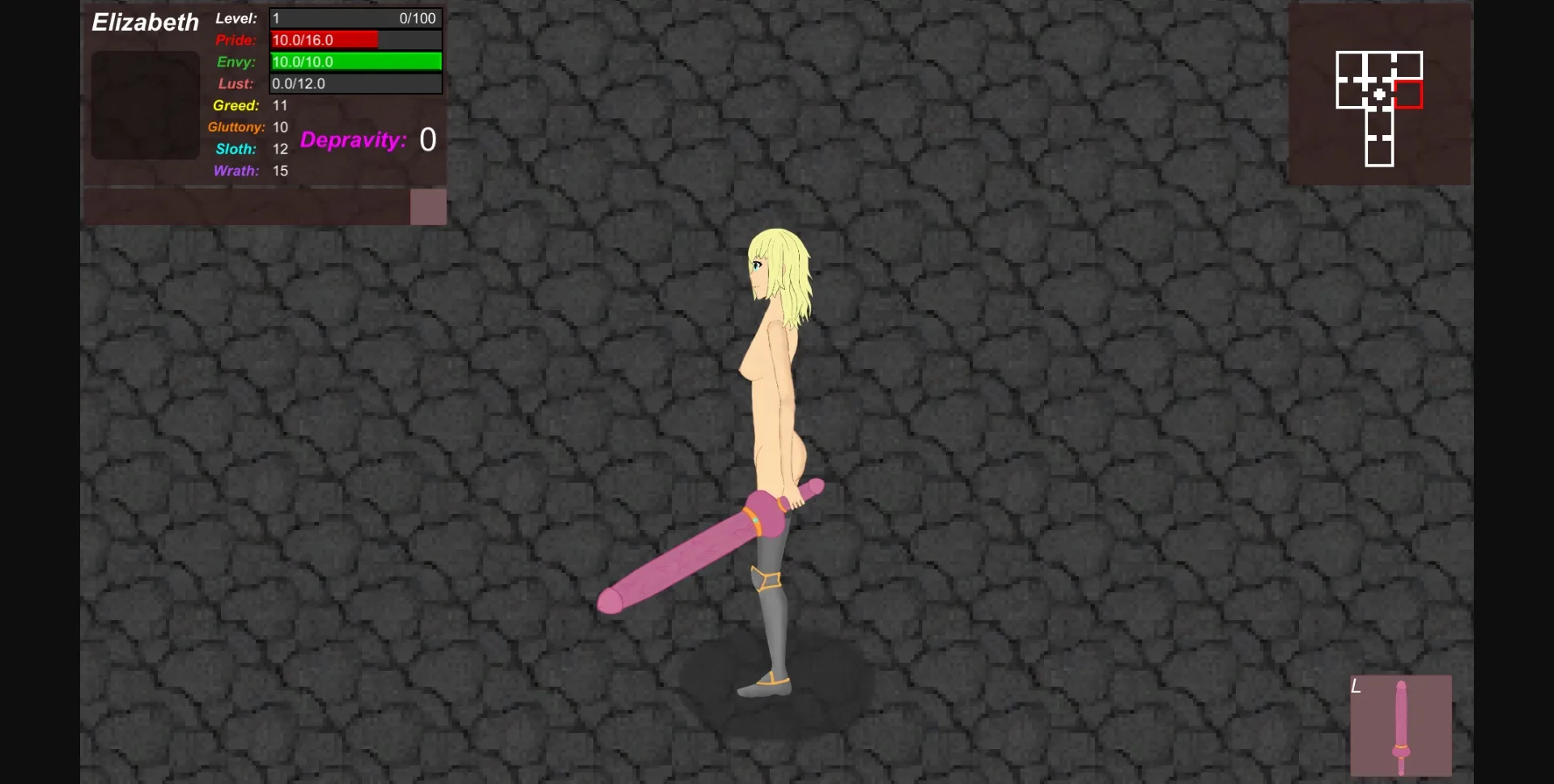Click the small square under the stats panel
The width and height of the screenshot is (1554, 784).
point(428,206)
